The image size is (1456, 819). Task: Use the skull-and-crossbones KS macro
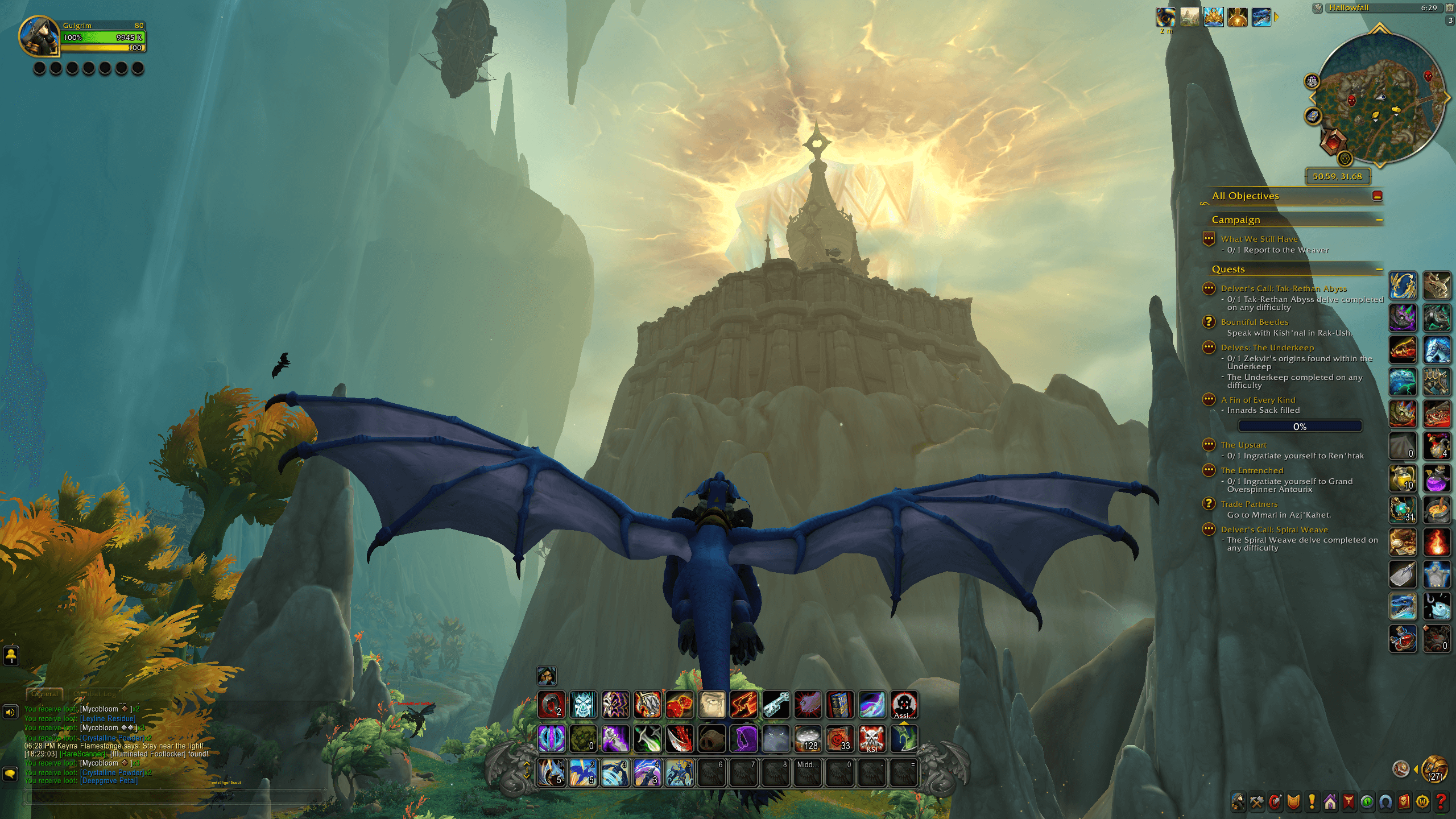coord(871,739)
